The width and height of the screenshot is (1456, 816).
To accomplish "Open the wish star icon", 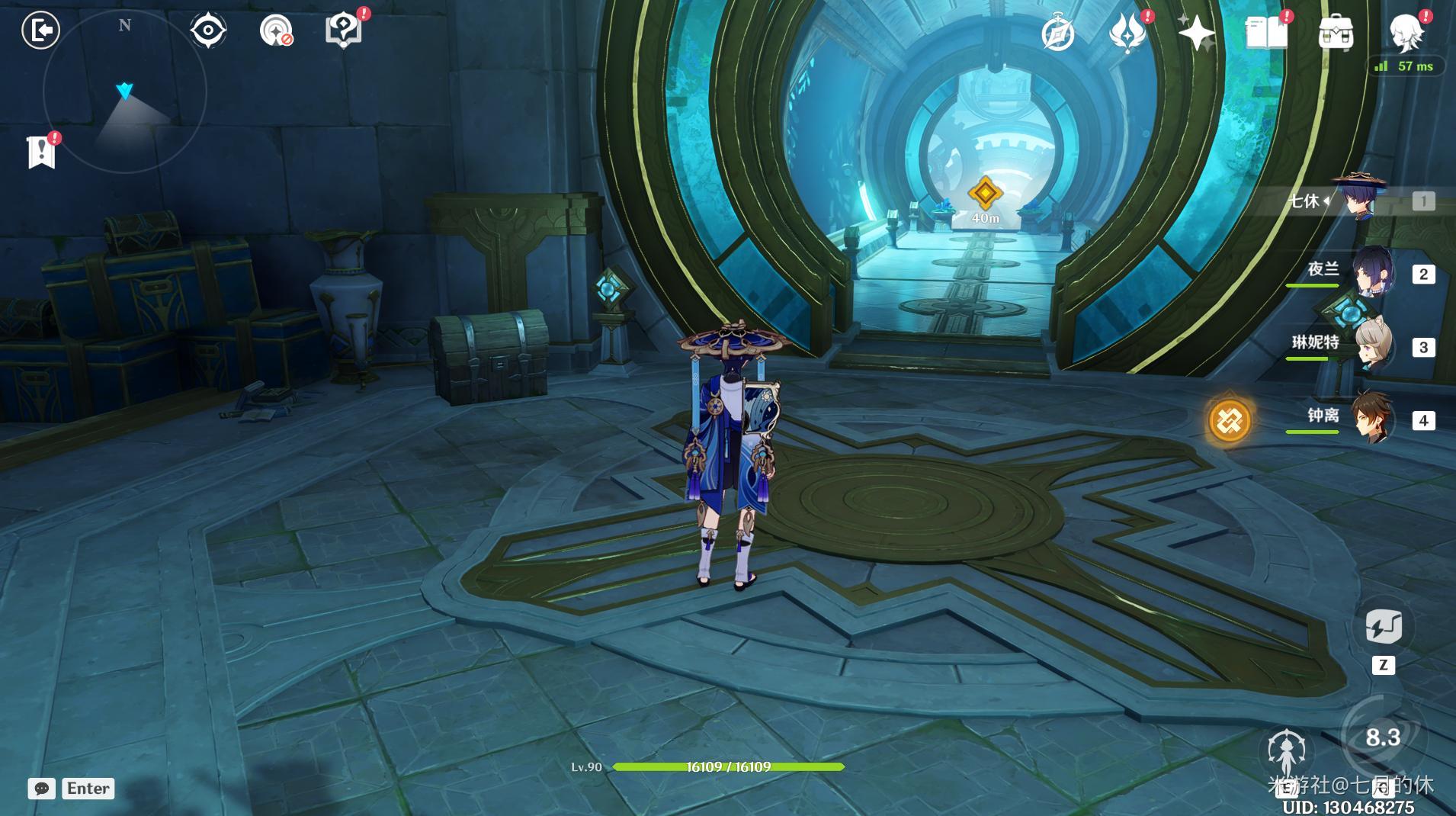I will tap(1196, 33).
